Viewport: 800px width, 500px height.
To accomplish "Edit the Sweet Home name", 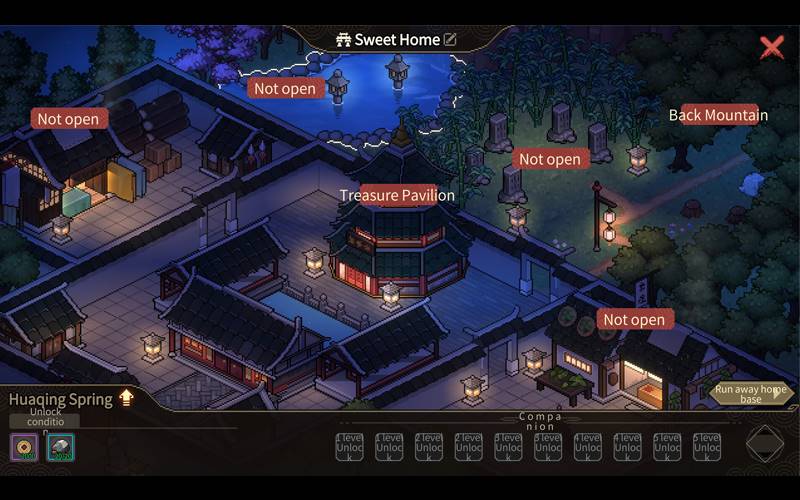I will click(x=450, y=40).
